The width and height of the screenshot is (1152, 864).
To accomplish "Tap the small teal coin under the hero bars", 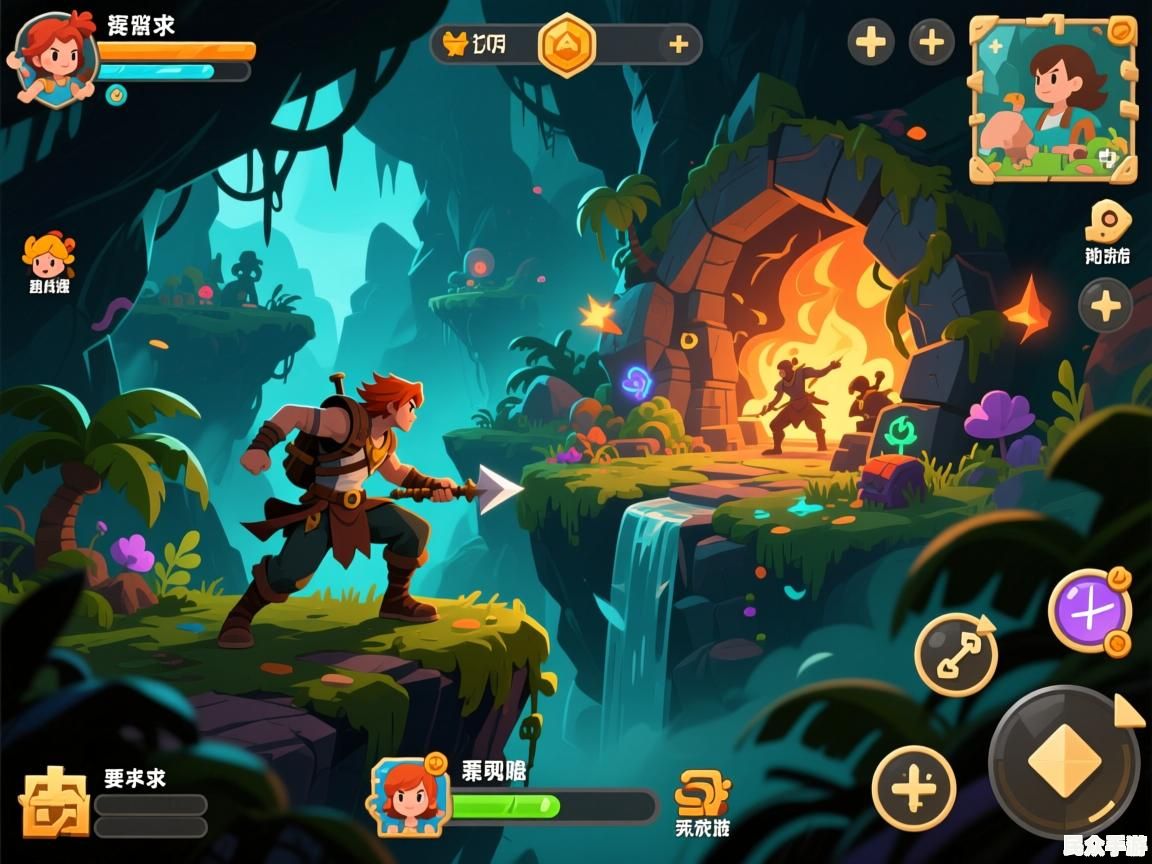I will 117,94.
